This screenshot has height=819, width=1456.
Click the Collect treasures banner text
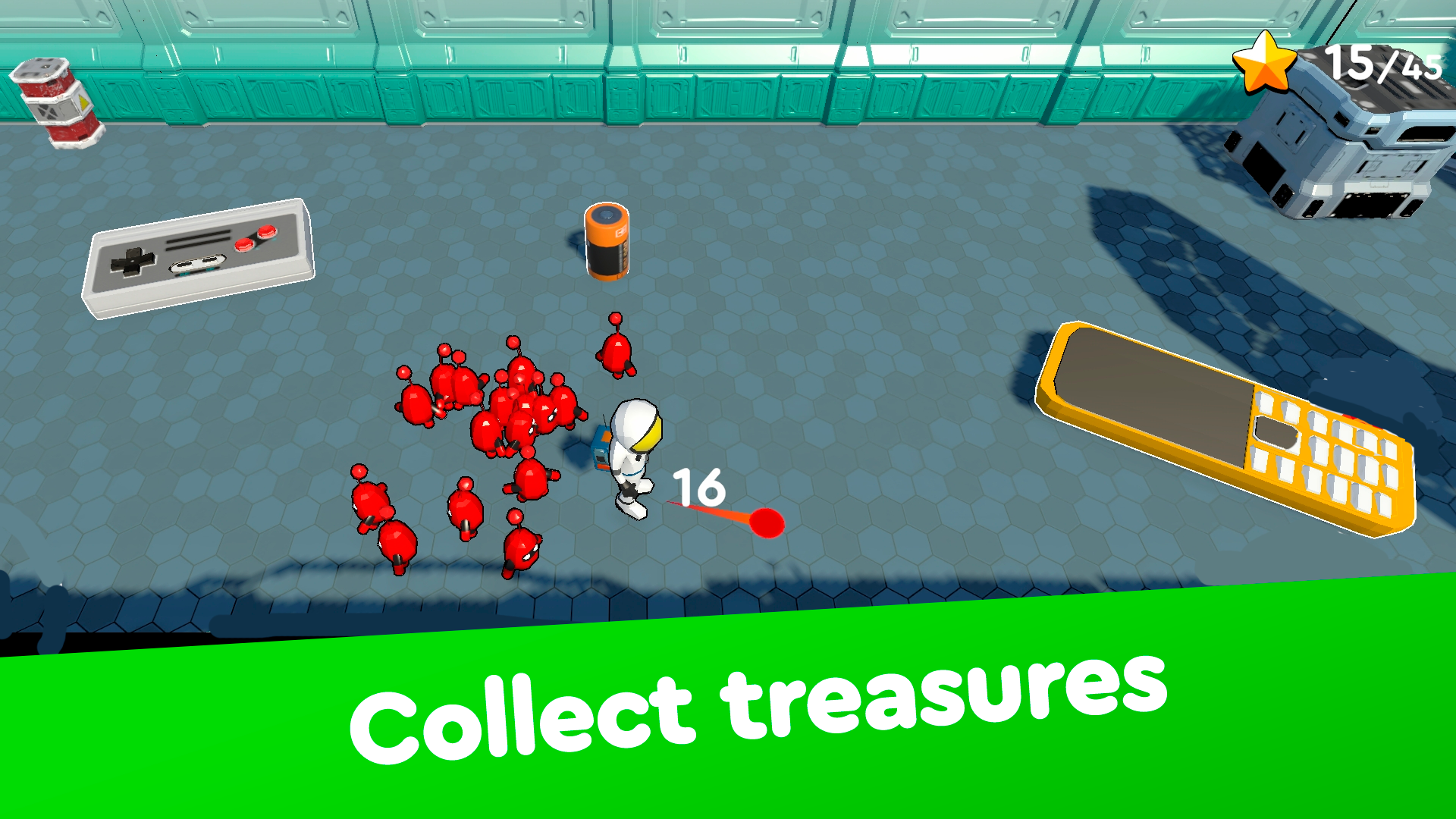click(x=758, y=709)
